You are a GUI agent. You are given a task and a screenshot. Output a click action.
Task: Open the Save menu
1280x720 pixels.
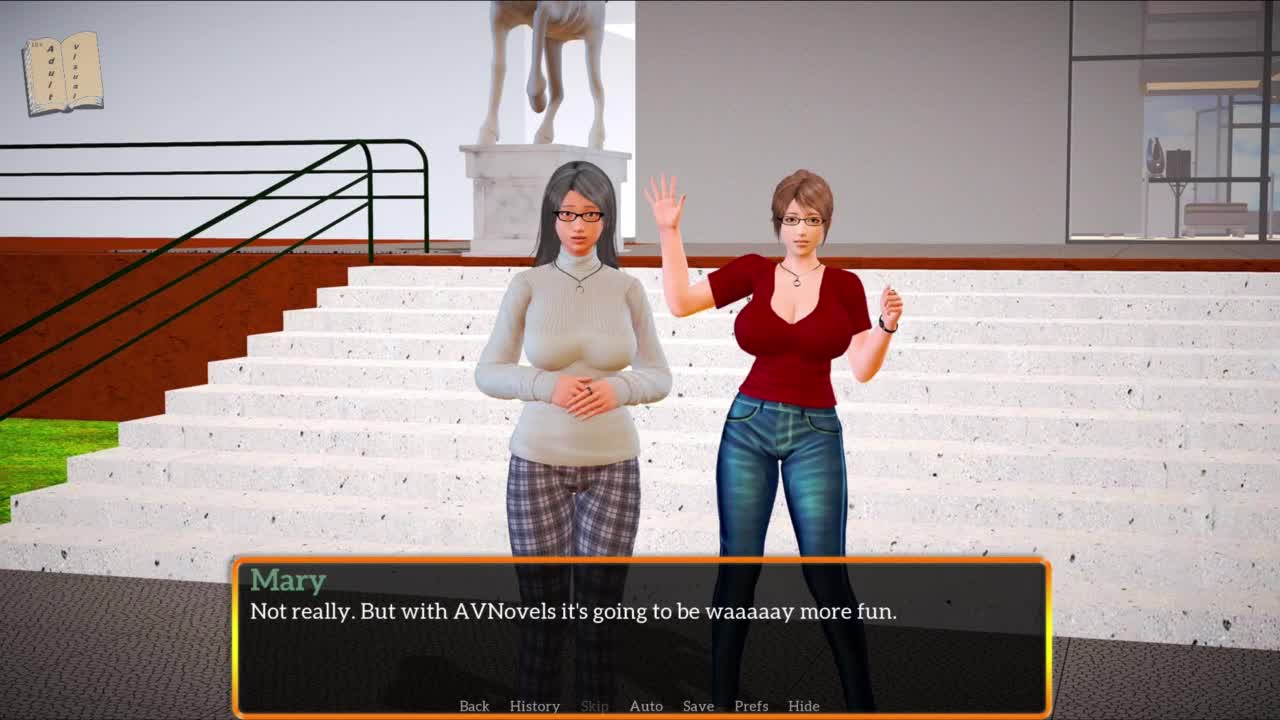[x=698, y=706]
